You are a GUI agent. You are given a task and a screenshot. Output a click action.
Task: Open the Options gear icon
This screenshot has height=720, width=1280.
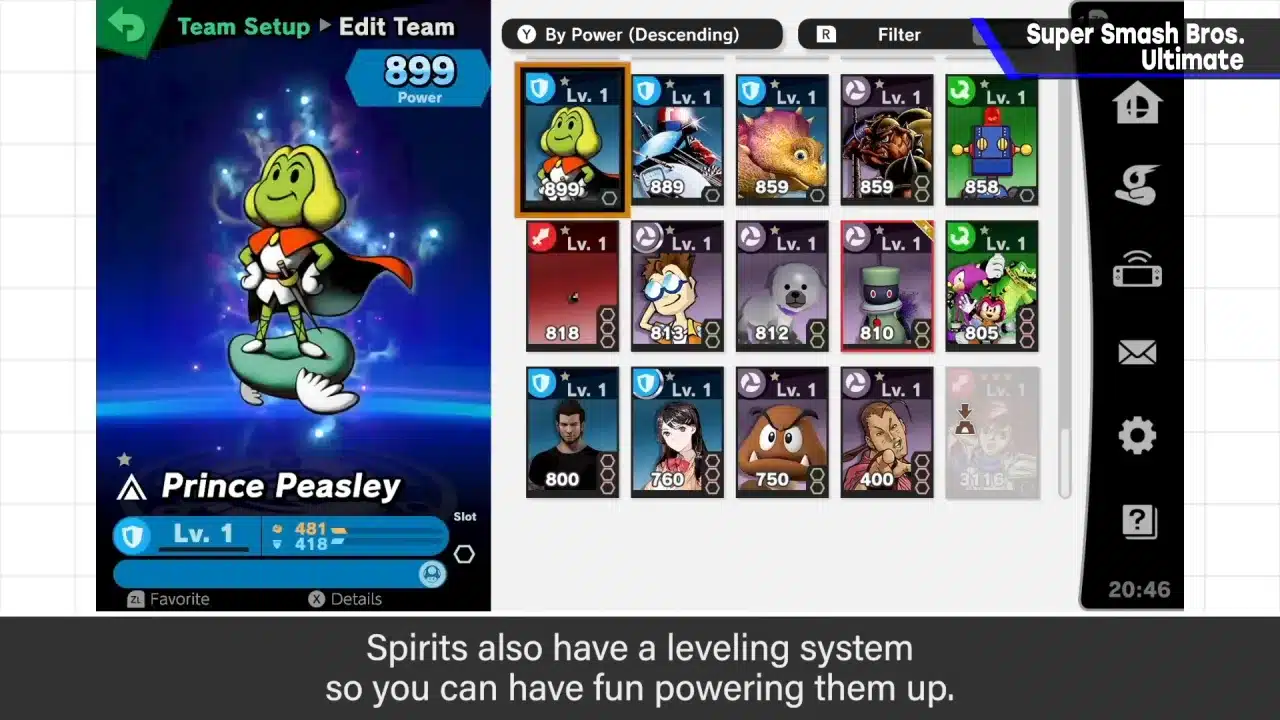point(1138,434)
